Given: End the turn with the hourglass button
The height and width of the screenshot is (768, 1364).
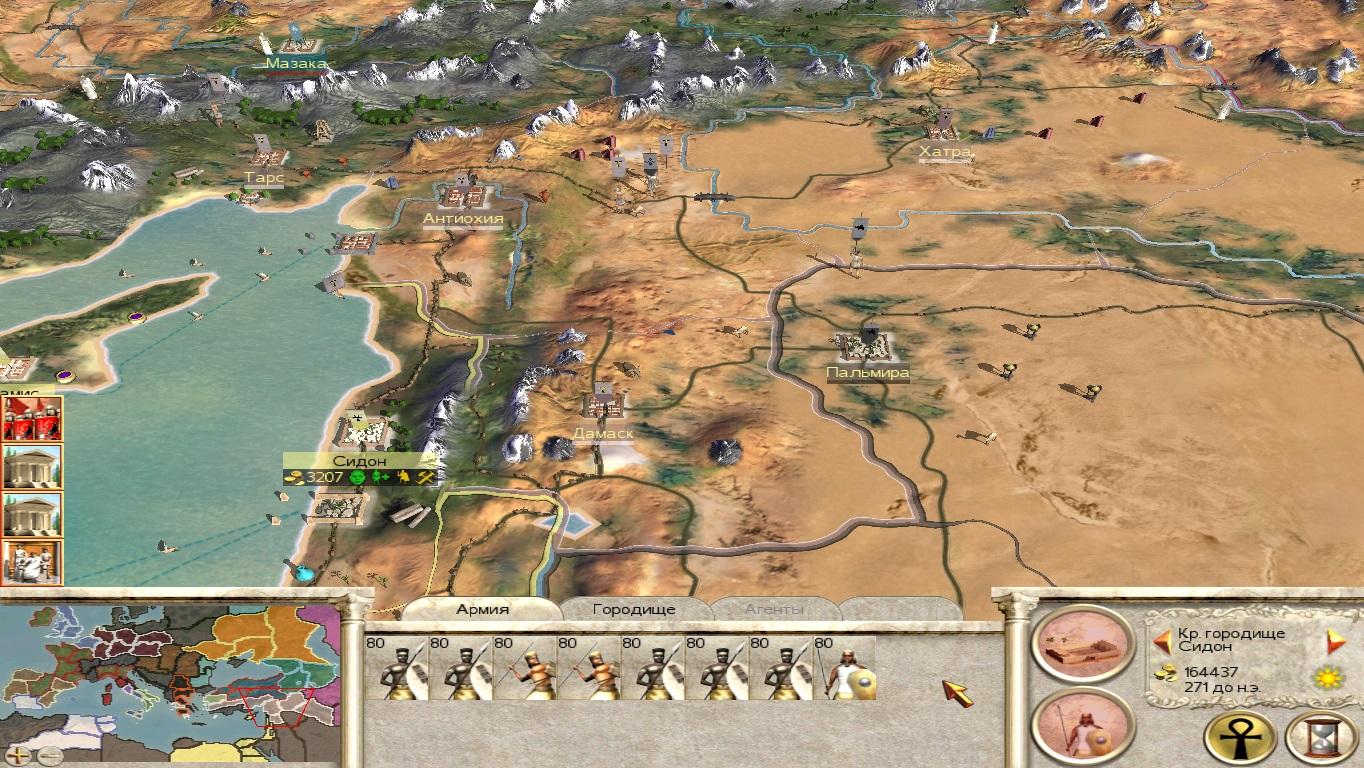Looking at the screenshot, I should click(1320, 738).
